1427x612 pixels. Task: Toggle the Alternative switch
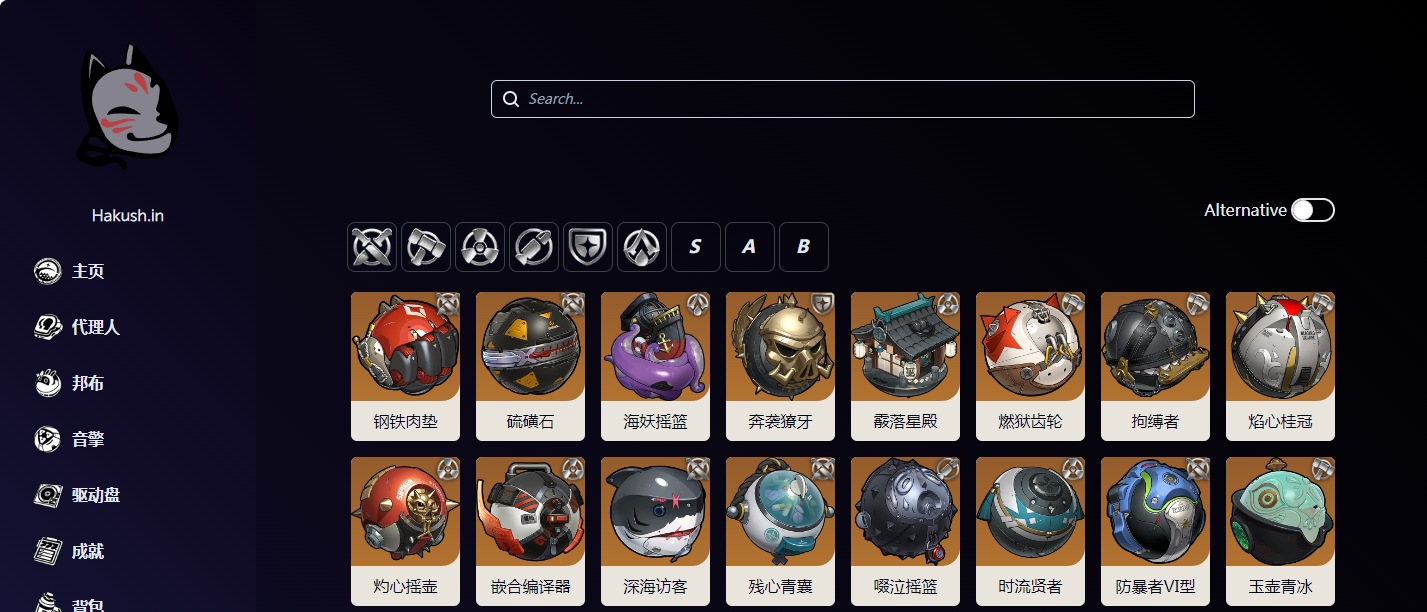(1312, 210)
